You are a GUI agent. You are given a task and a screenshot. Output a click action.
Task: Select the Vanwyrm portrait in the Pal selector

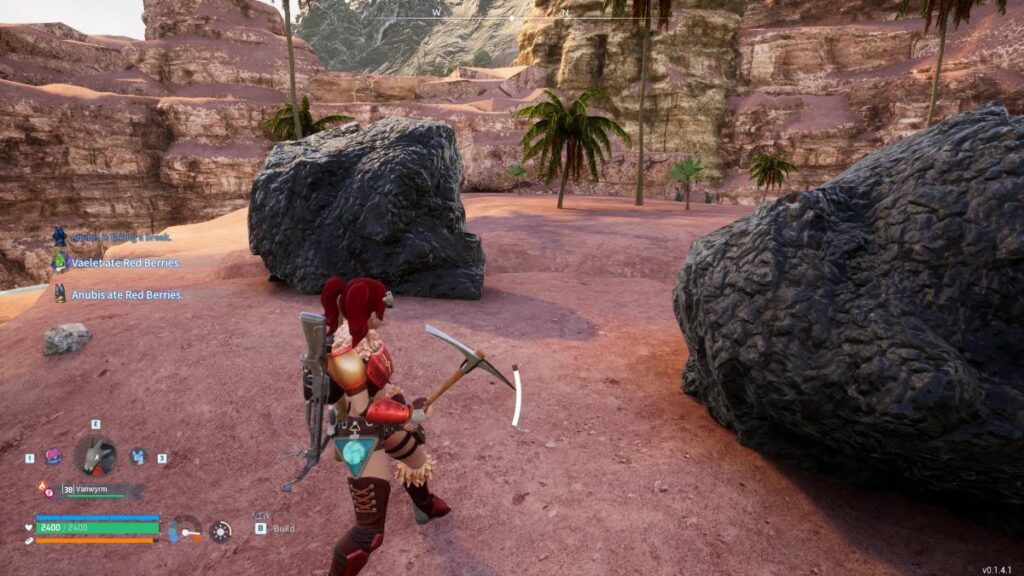[95, 456]
